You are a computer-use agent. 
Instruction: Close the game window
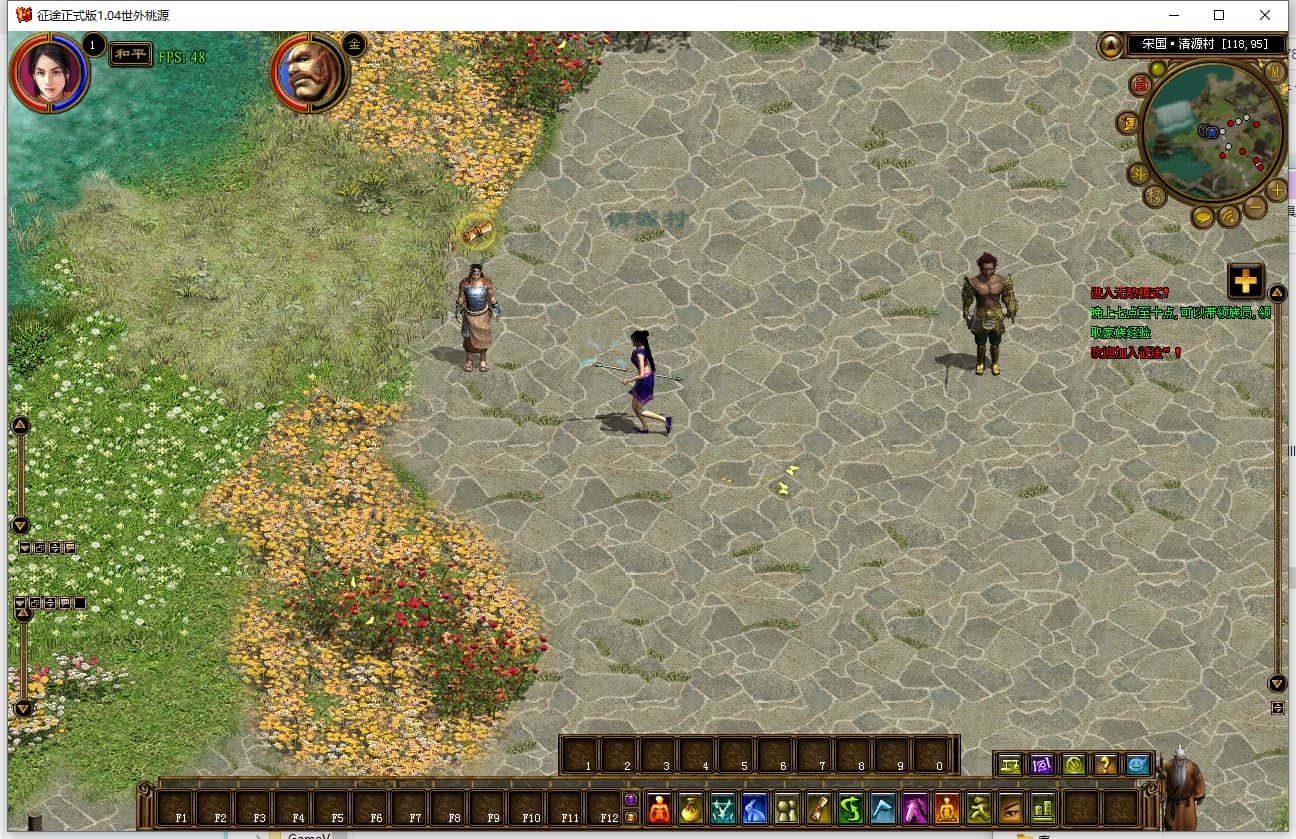1265,15
